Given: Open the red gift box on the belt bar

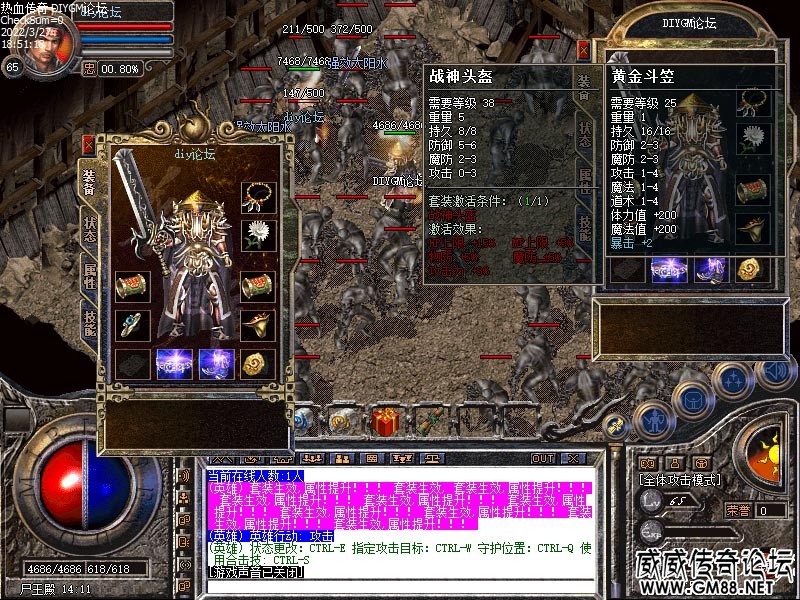Looking at the screenshot, I should click(384, 421).
